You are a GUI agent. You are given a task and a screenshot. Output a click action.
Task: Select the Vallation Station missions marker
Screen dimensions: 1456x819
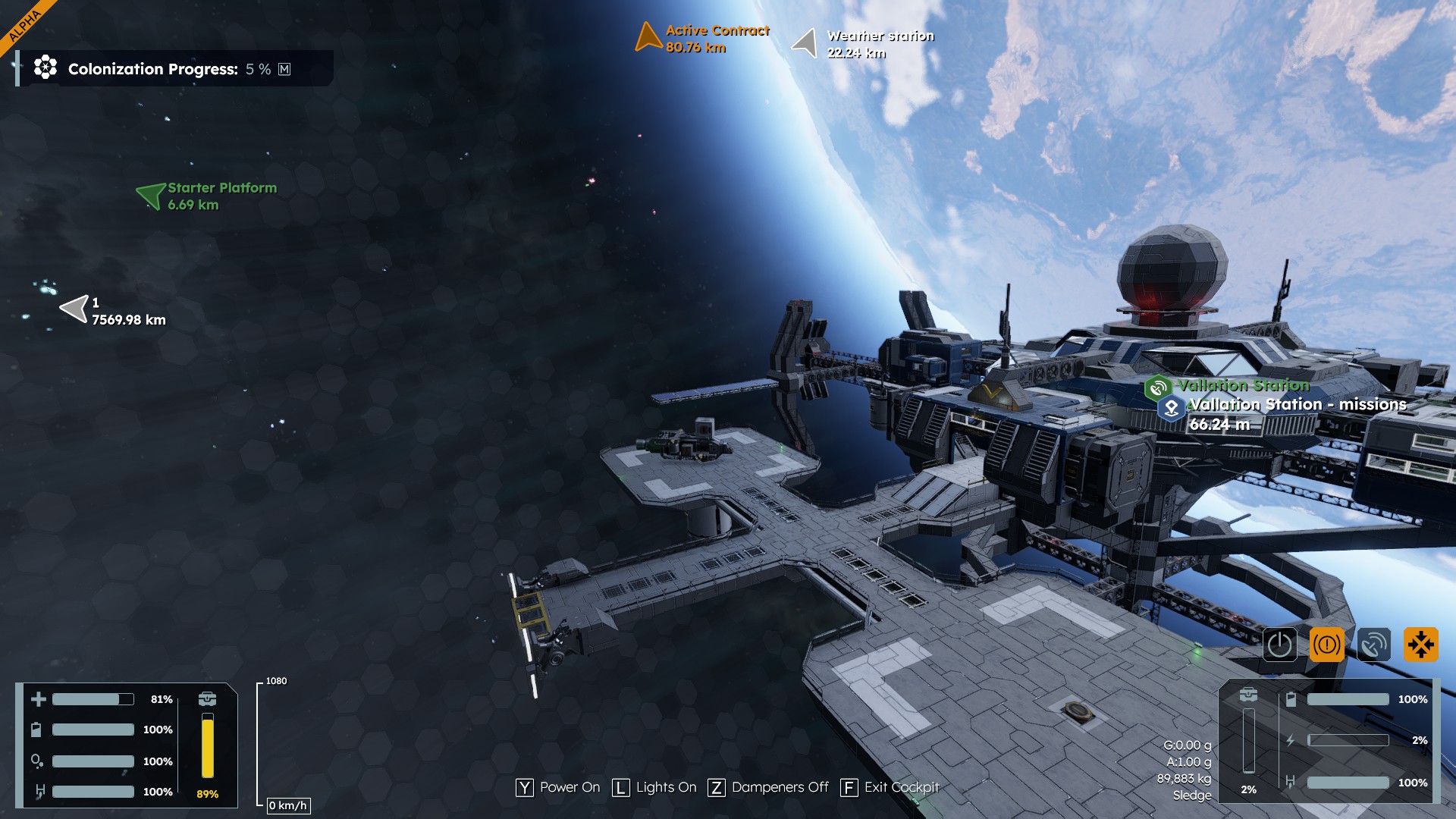(x=1172, y=408)
